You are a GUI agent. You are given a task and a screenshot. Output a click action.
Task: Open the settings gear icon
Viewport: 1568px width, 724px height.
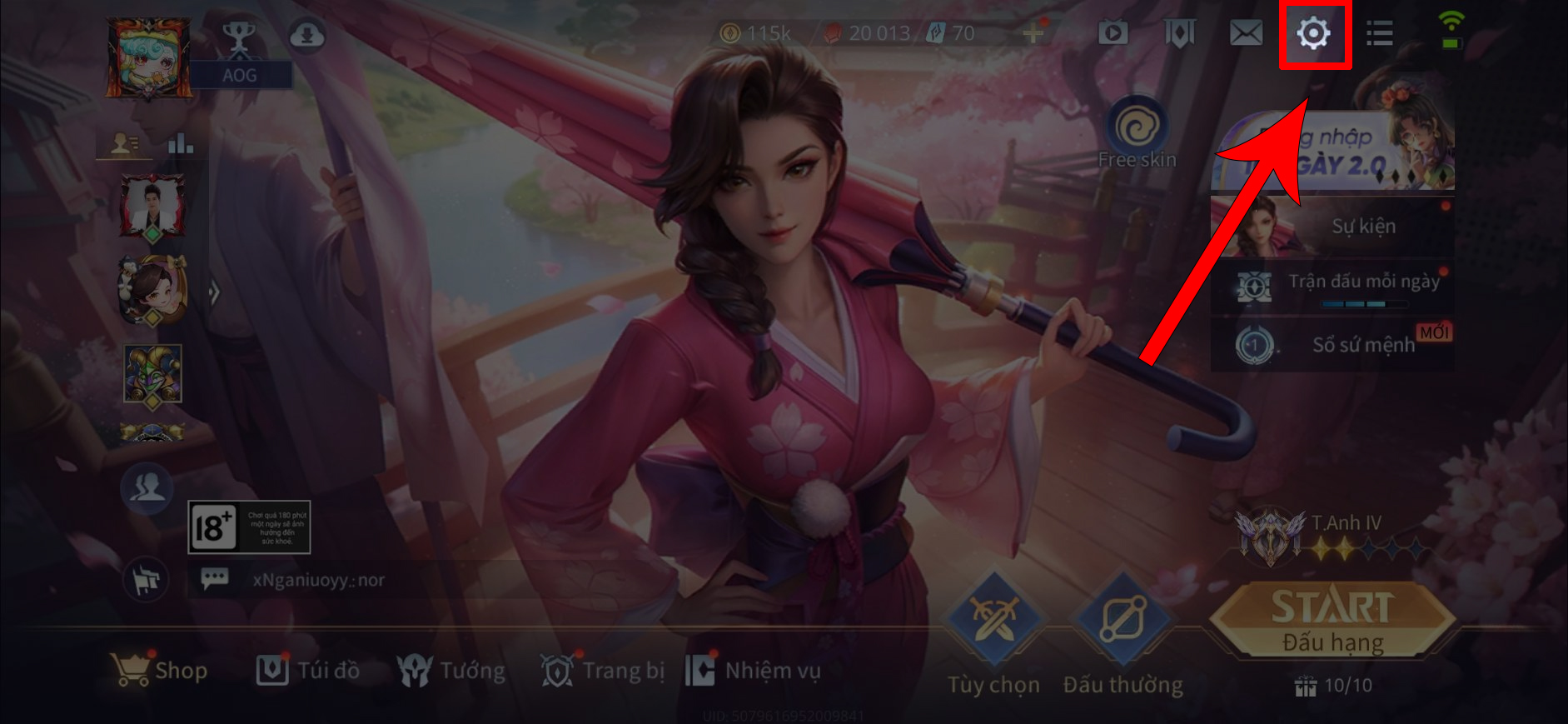[x=1313, y=34]
